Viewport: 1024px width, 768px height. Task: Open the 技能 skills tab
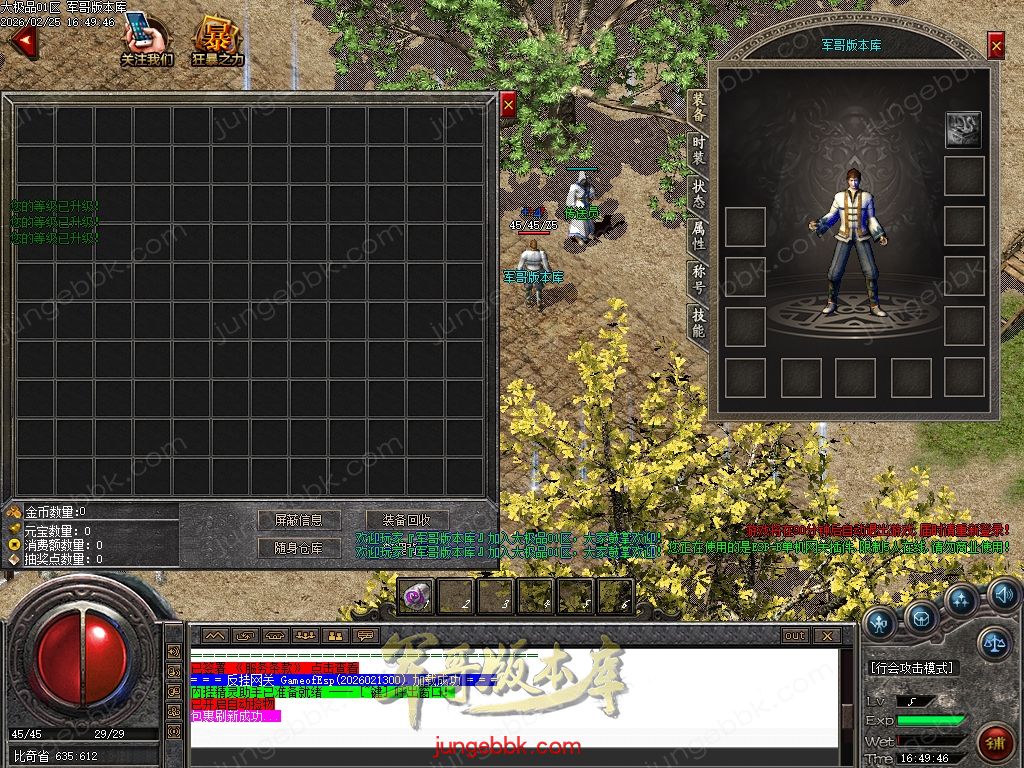698,322
